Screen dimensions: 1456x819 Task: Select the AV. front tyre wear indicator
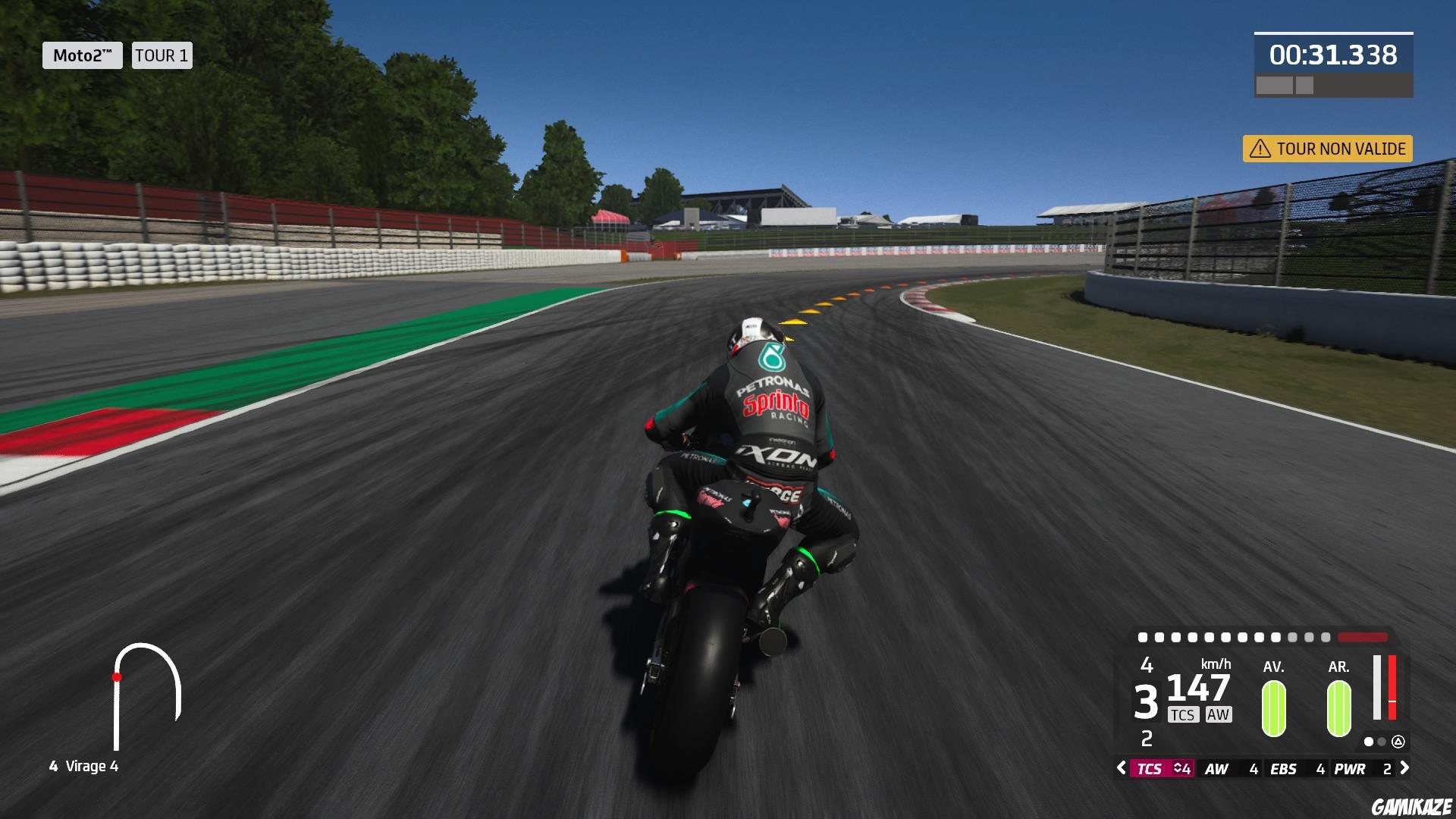pyautogui.click(x=1272, y=709)
